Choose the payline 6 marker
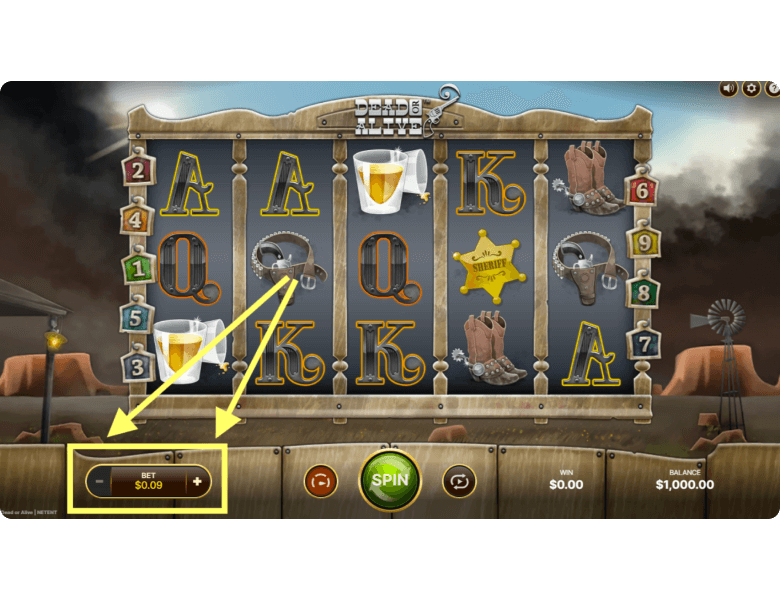Image resolution: width=780 pixels, height=600 pixels. pos(642,191)
